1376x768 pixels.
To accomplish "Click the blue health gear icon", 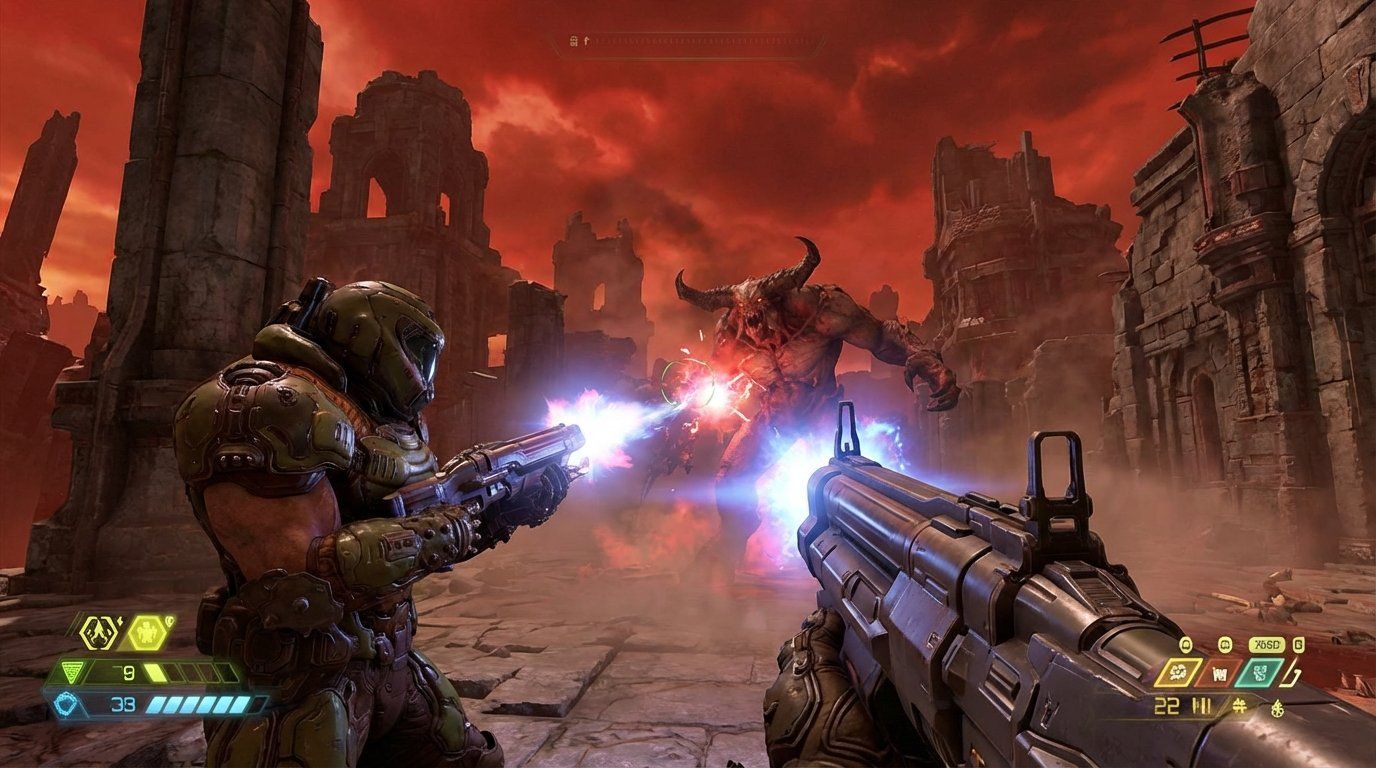I will tap(65, 703).
